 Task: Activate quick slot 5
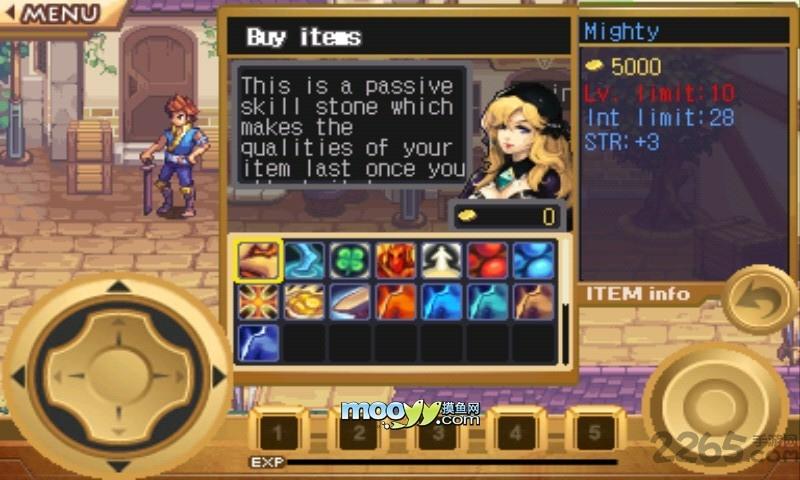[x=596, y=433]
